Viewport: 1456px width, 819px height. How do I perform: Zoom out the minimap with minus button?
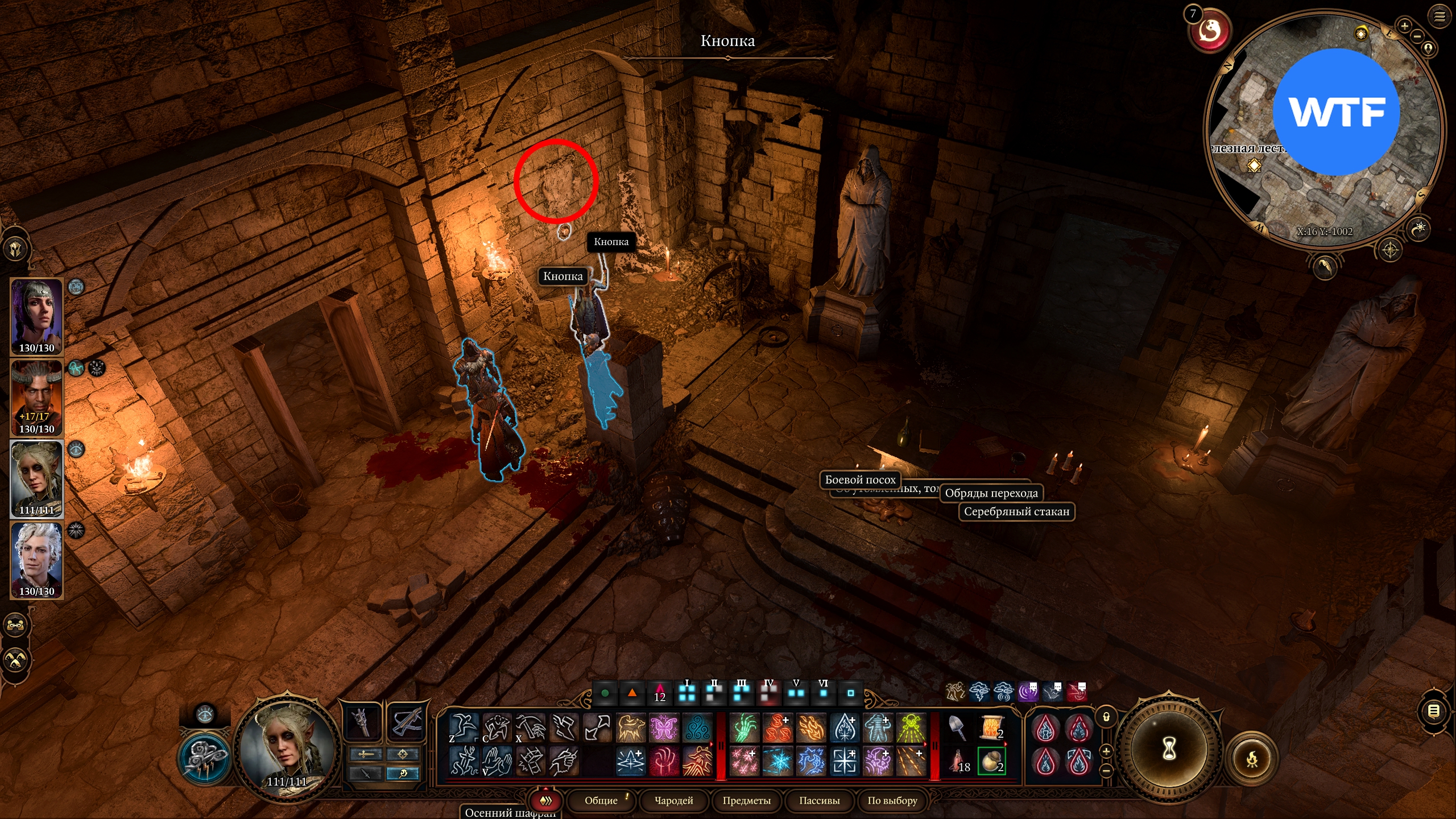pyautogui.click(x=1417, y=36)
